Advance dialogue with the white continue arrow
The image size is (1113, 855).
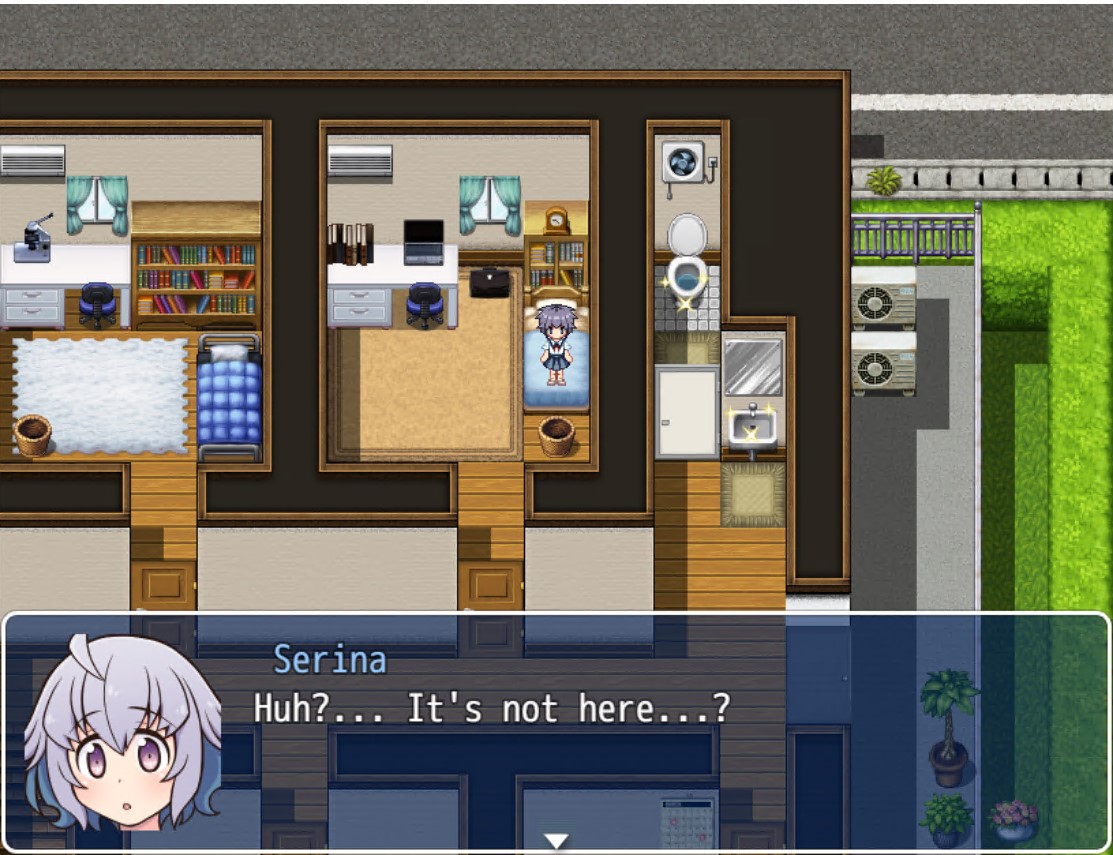pyautogui.click(x=556, y=840)
